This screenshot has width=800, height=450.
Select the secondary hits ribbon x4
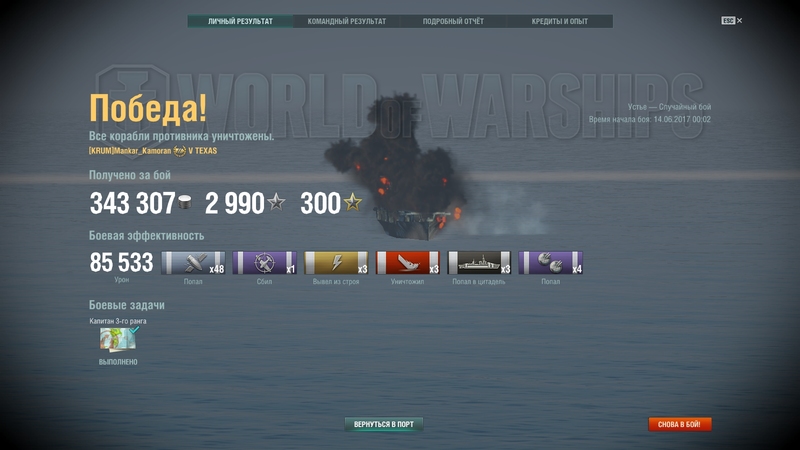click(x=550, y=263)
